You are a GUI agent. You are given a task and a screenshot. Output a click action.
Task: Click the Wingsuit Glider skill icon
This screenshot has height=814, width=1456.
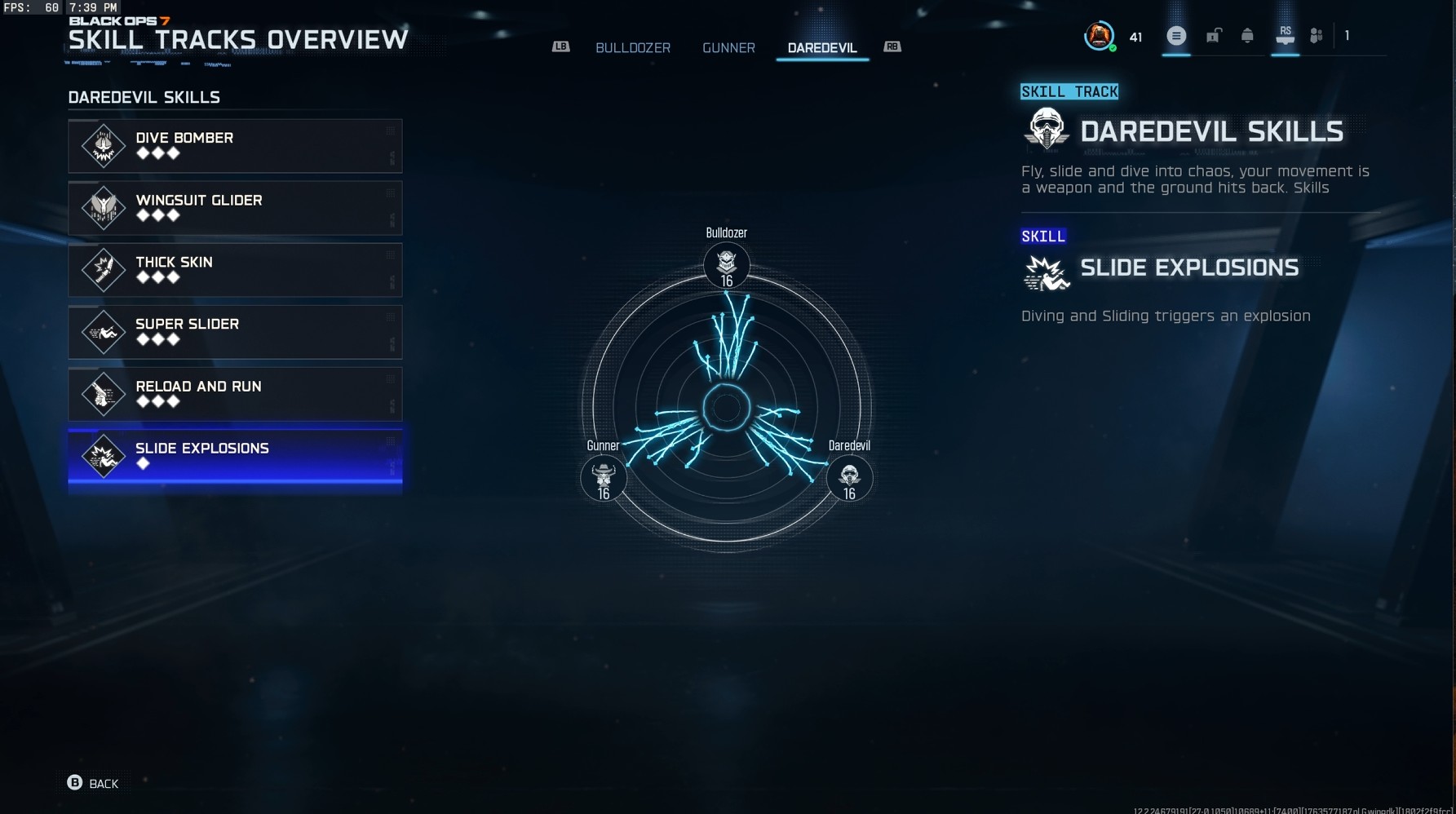(x=103, y=207)
